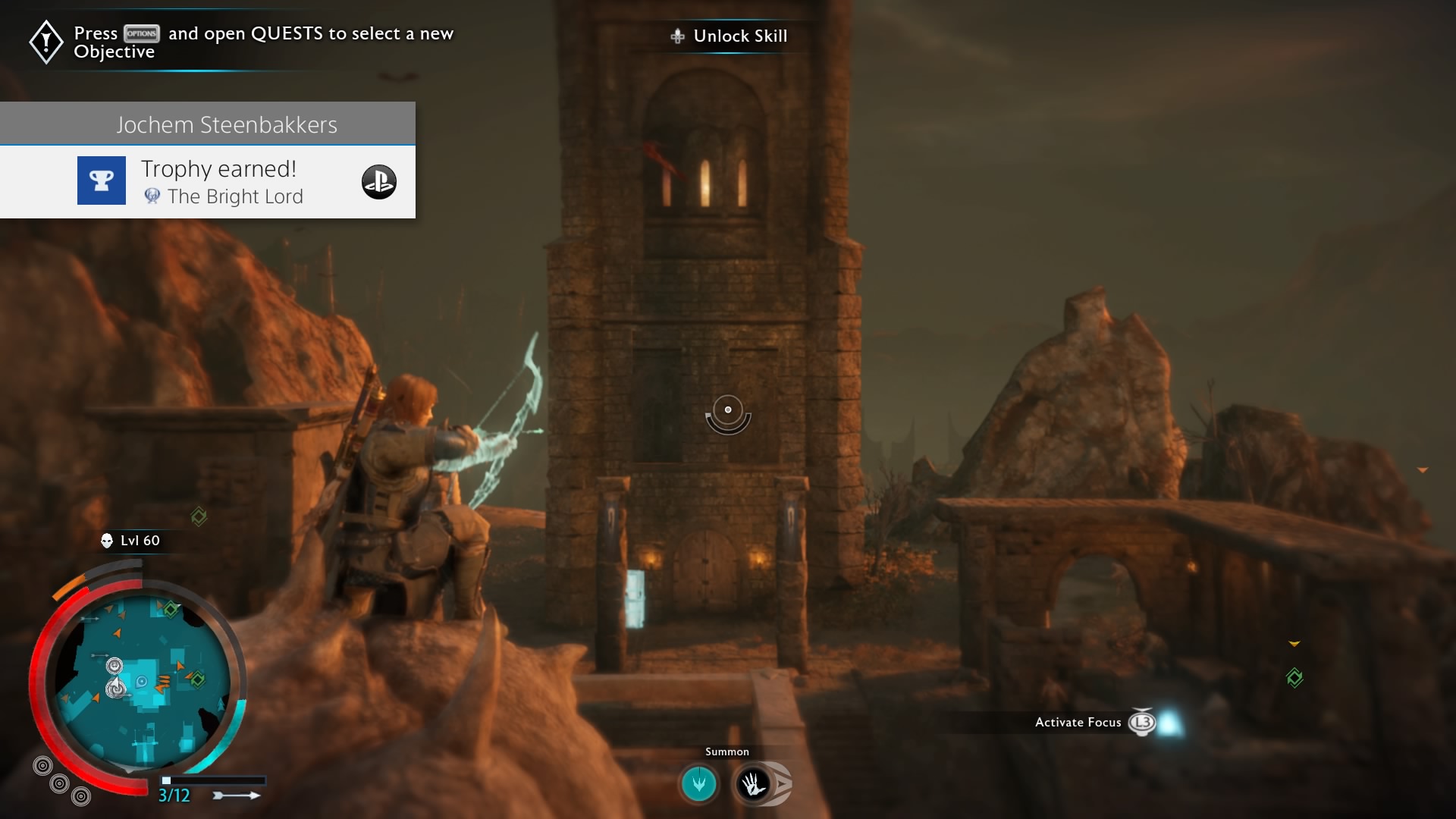This screenshot has width=1456, height=819.
Task: Click the Unlock Skill icon at top
Action: 679,36
